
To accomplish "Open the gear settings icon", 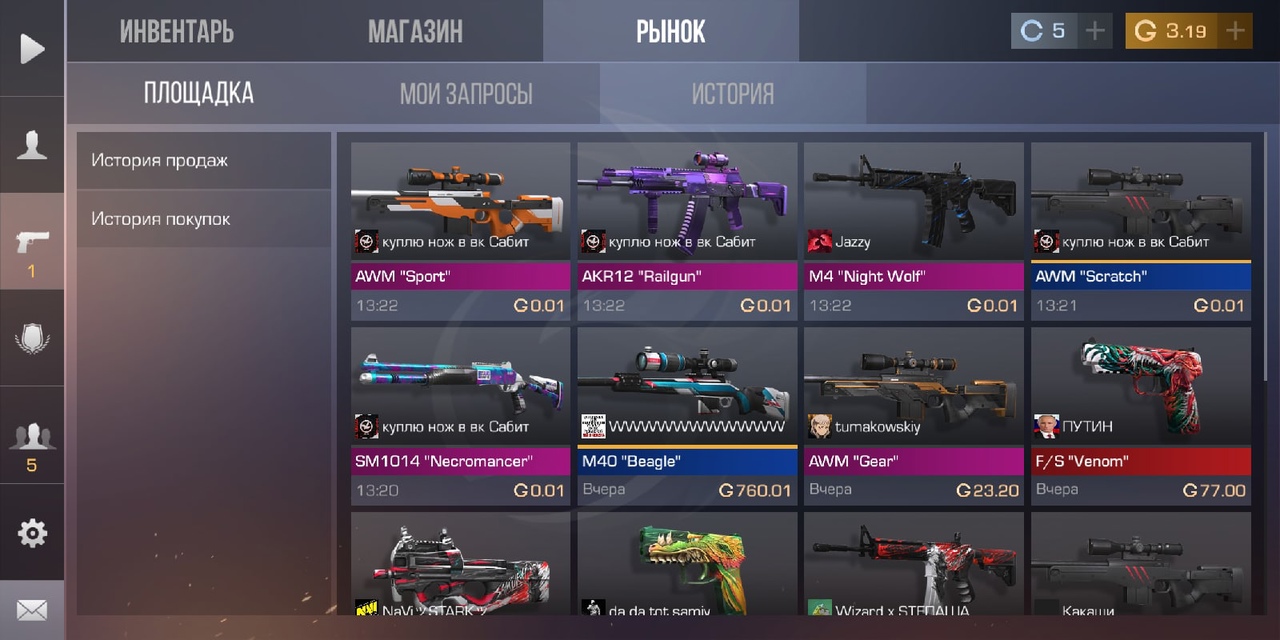I will pos(32,533).
